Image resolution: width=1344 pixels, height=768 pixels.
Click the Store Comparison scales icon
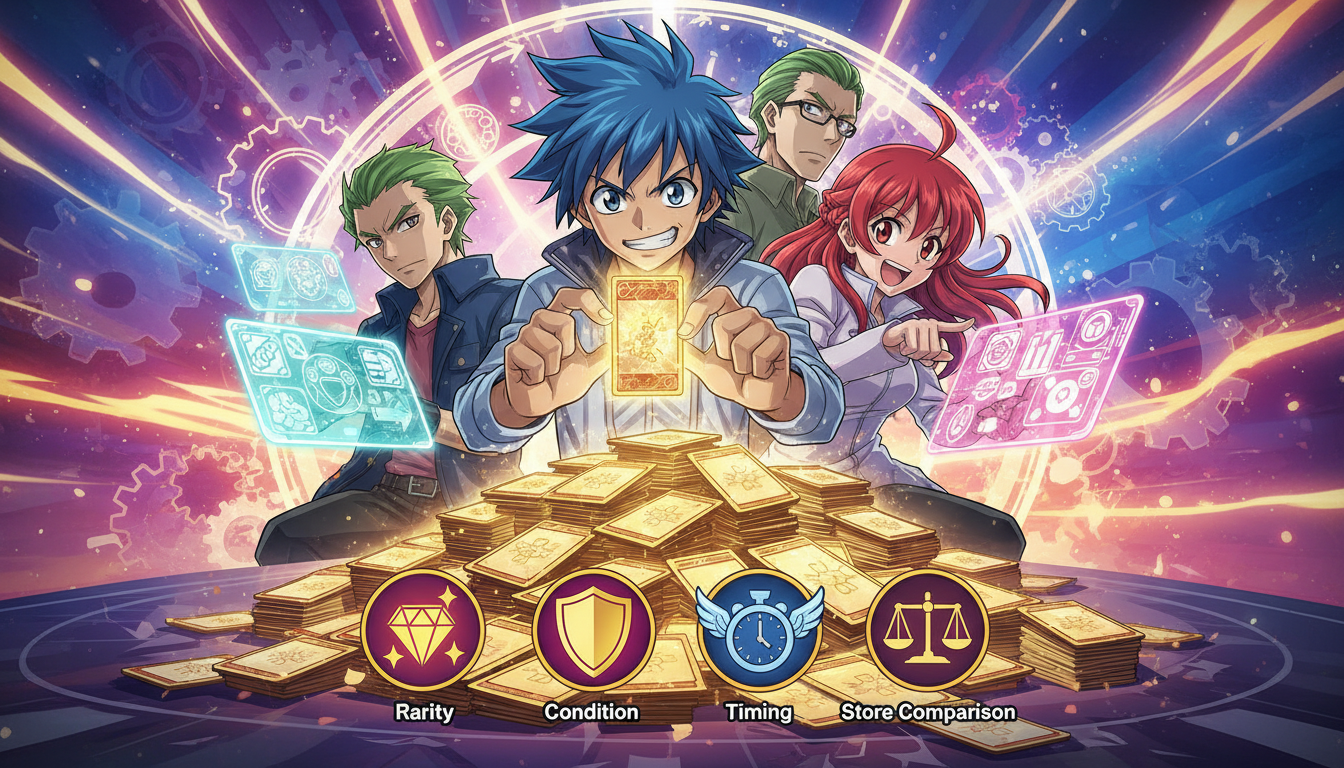(x=927, y=630)
